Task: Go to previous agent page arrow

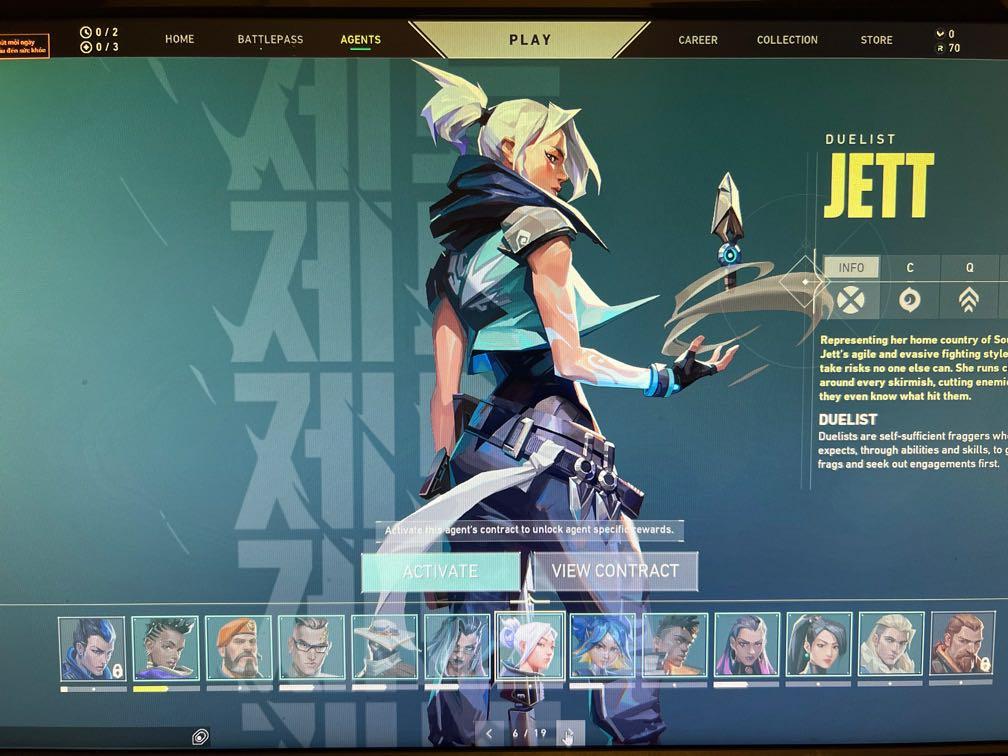Action: point(489,734)
